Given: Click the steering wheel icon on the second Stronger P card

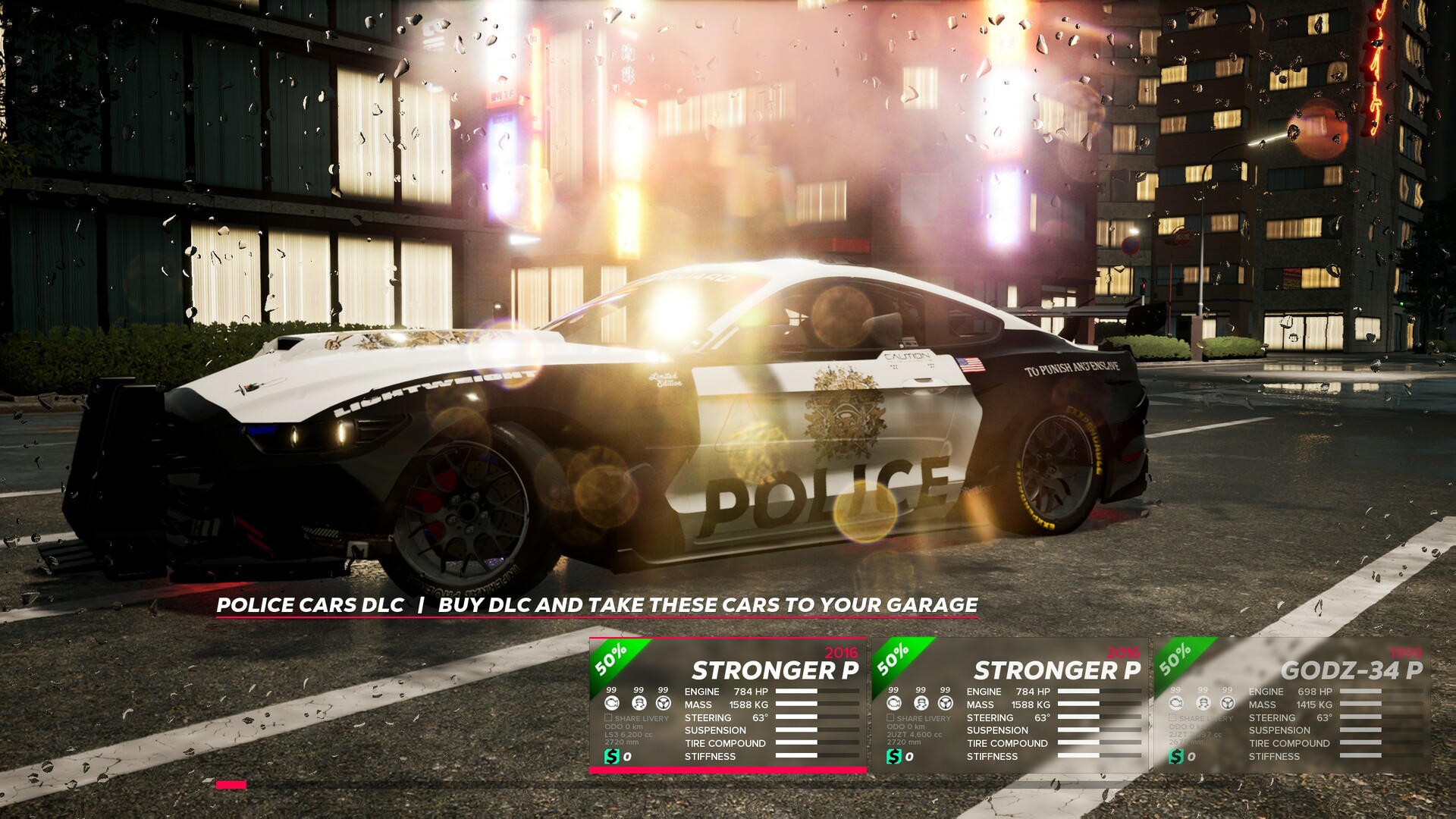Looking at the screenshot, I should [x=945, y=704].
